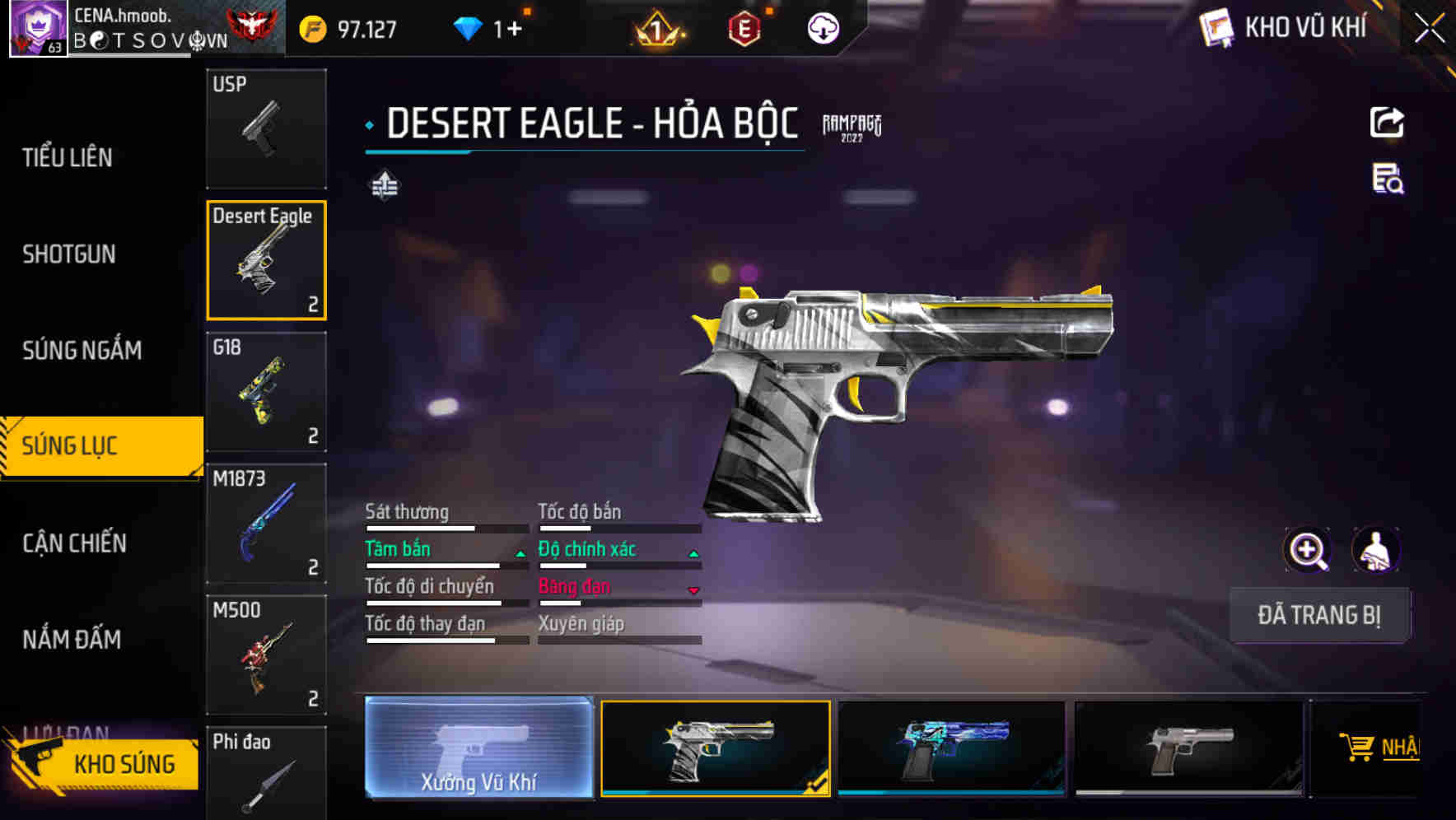Close the weapon vault screen
Viewport: 1456px width, 820px height.
click(1430, 29)
